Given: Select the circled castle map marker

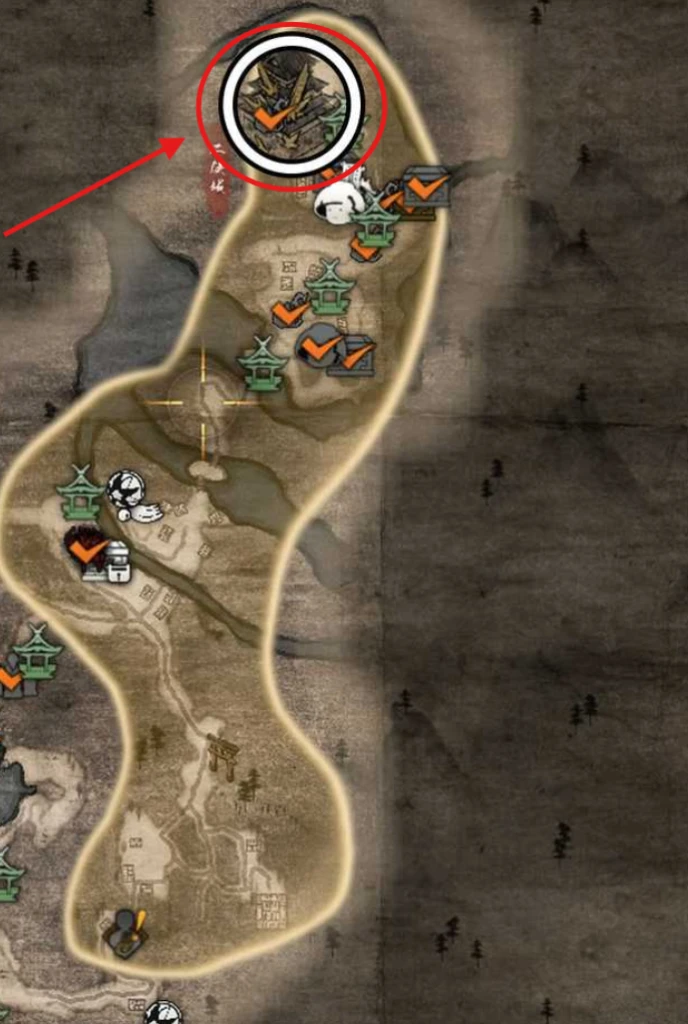Looking at the screenshot, I should (x=290, y=97).
